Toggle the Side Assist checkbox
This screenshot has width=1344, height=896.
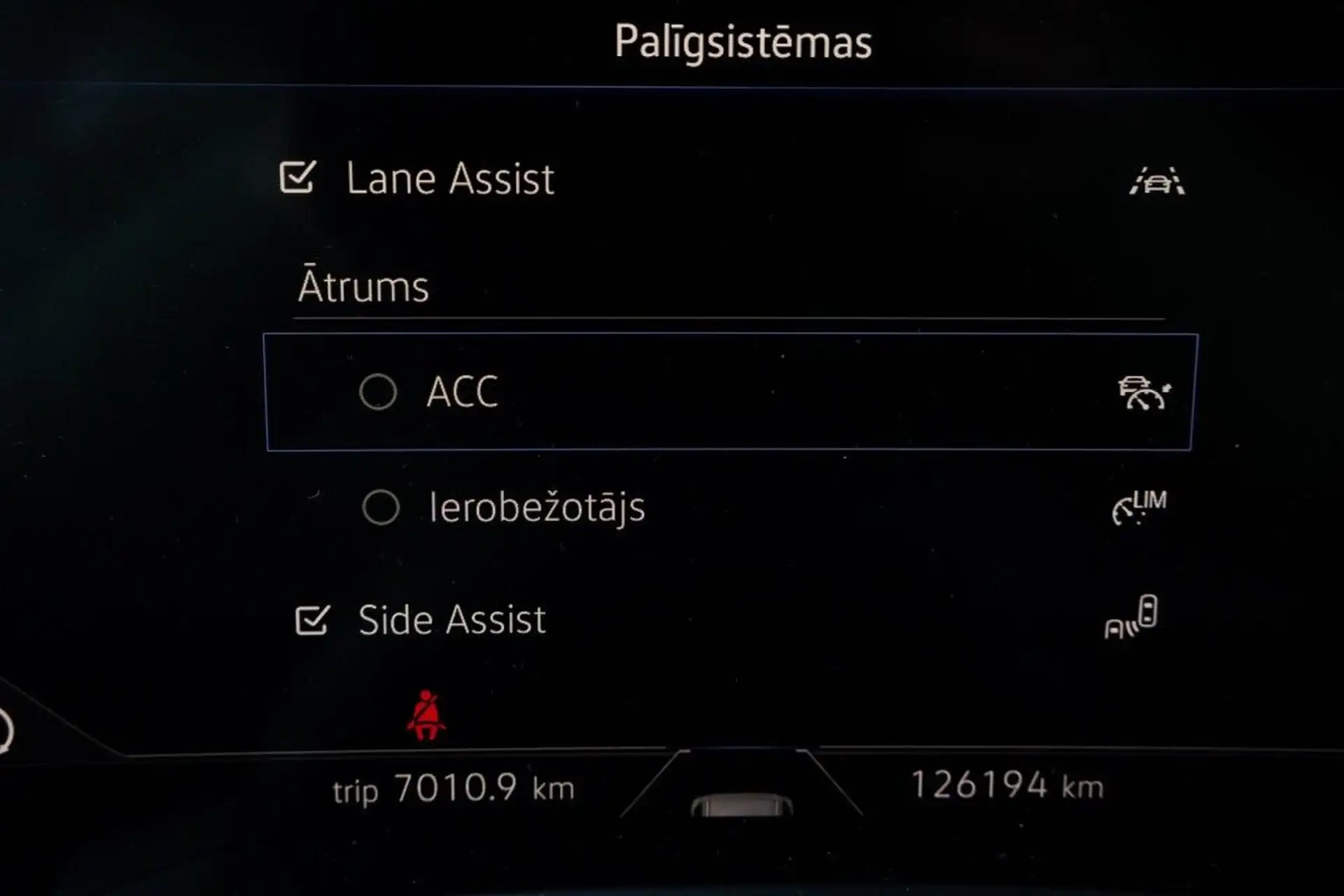click(312, 619)
